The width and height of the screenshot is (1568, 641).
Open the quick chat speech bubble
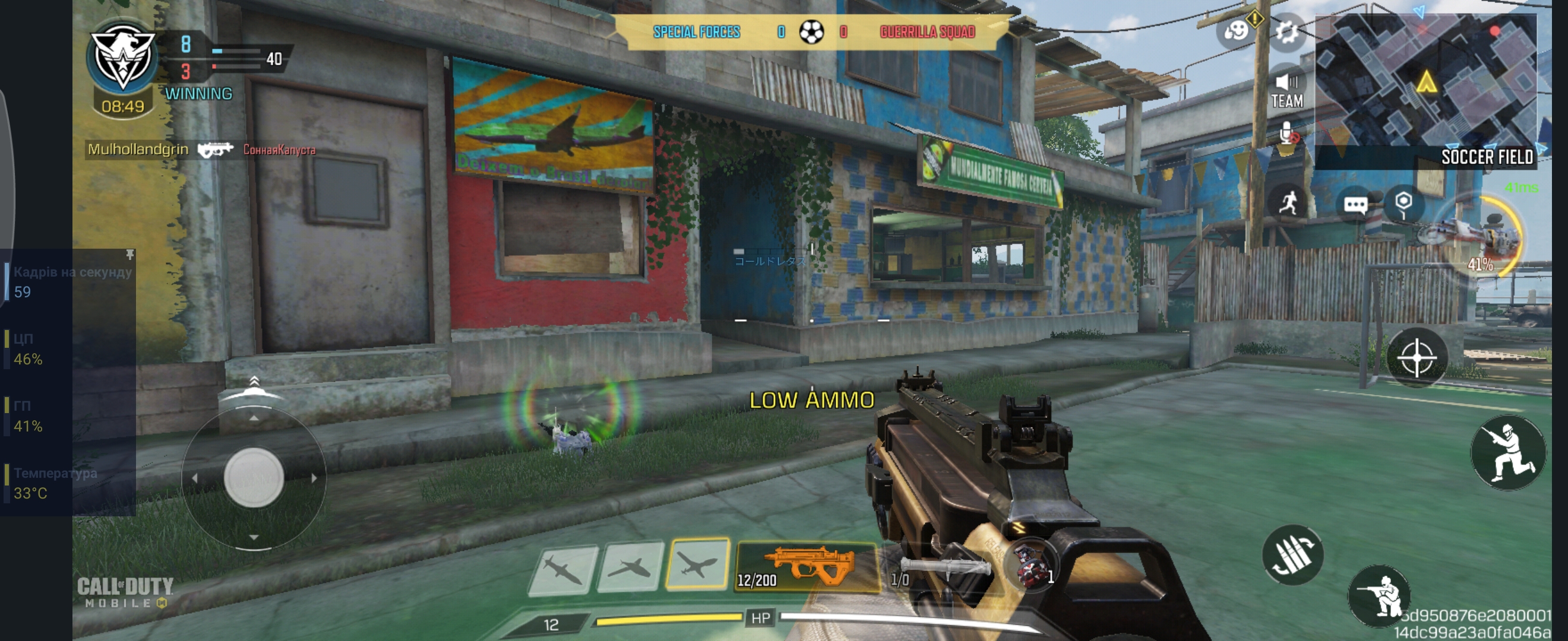click(x=1355, y=205)
